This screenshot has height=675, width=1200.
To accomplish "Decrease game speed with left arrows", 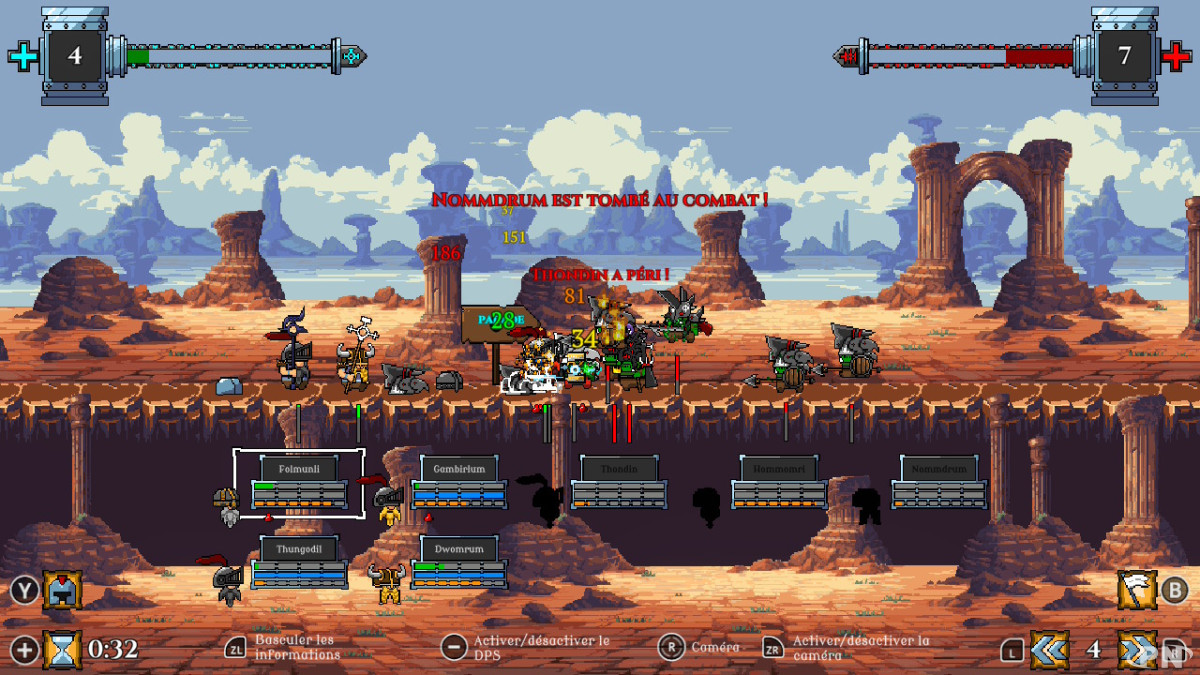I will pyautogui.click(x=1049, y=650).
